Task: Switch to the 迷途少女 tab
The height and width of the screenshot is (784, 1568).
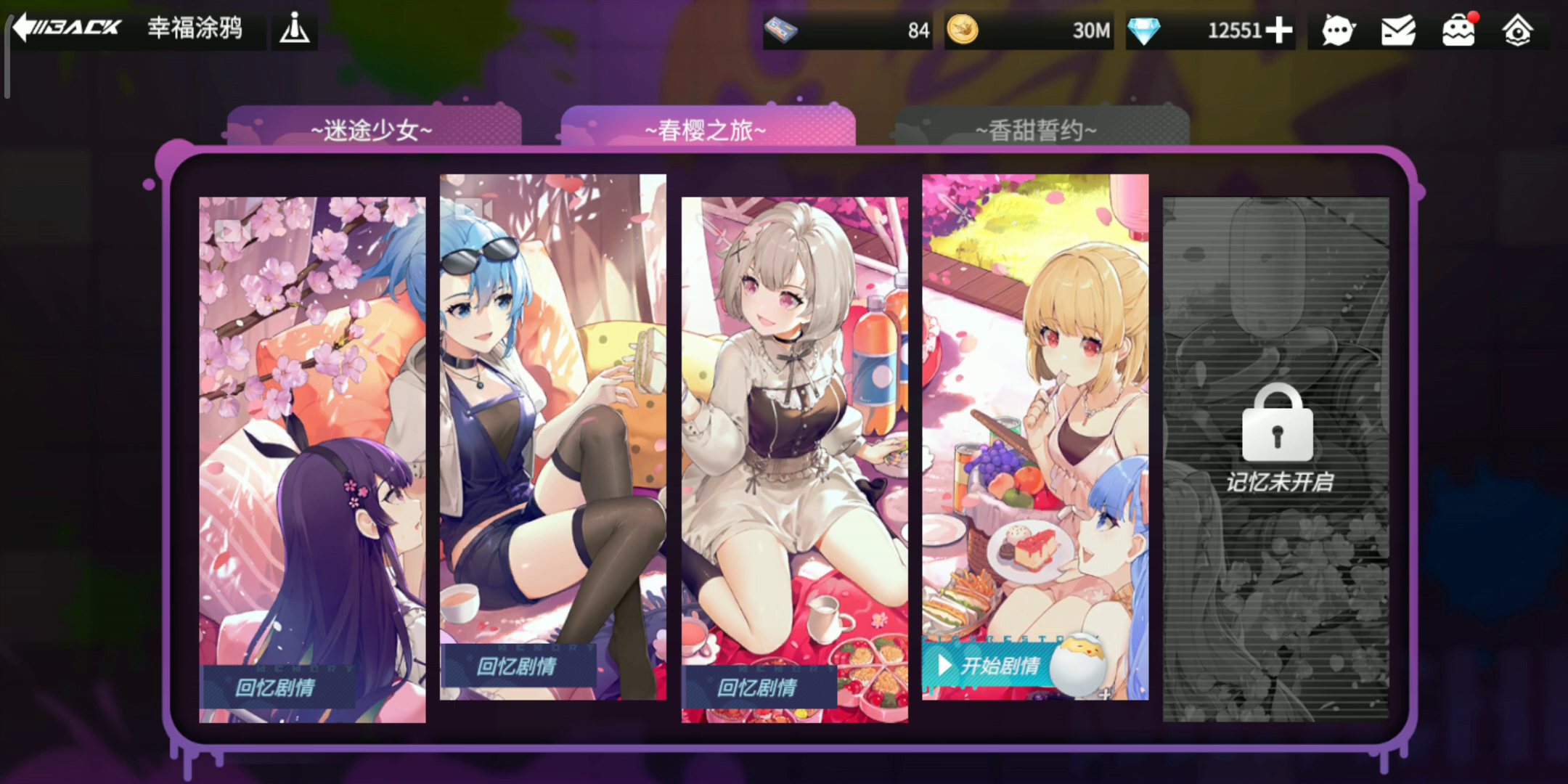Action: coord(372,129)
